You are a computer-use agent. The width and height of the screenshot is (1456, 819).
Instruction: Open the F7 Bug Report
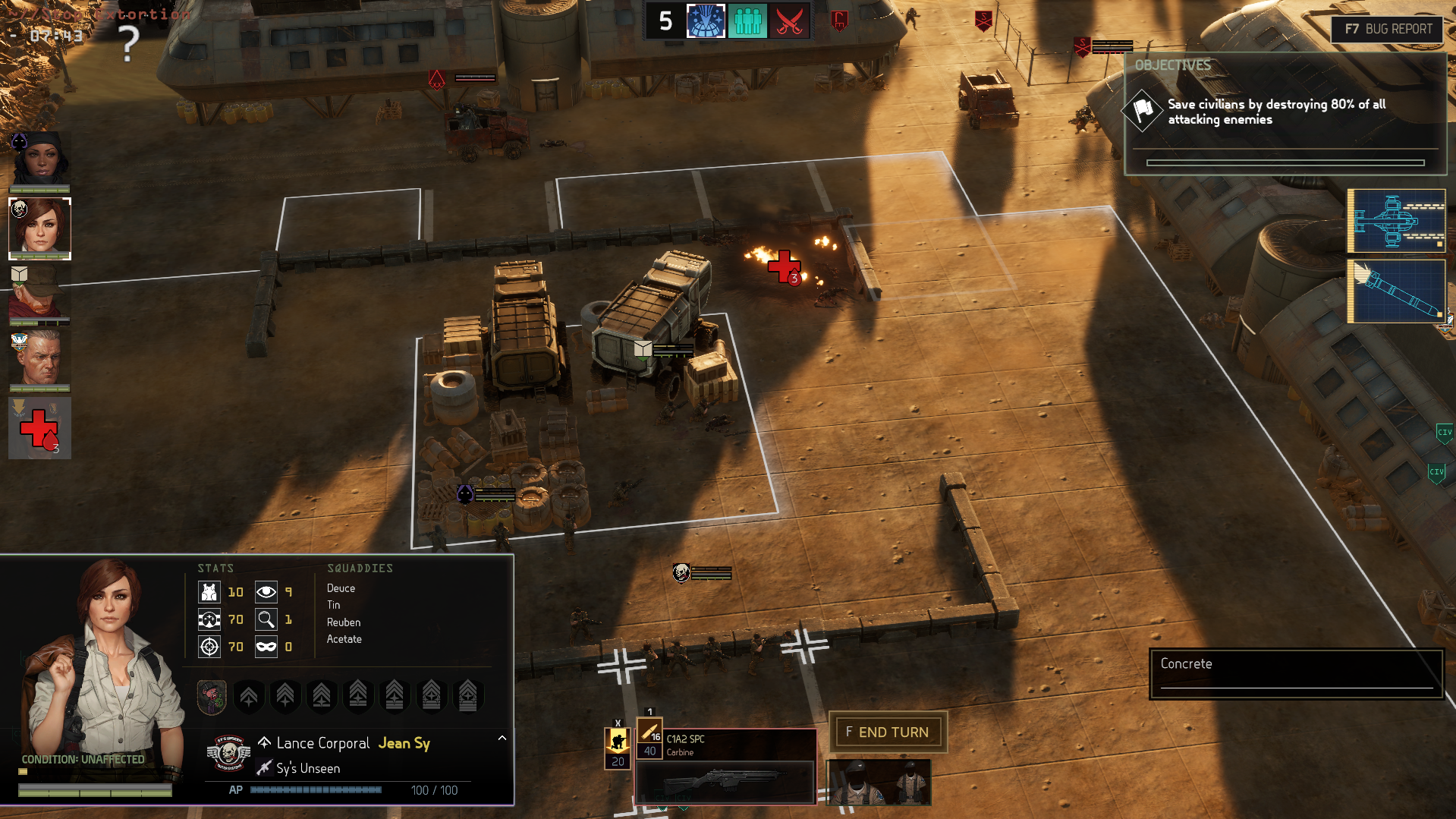tap(1387, 29)
